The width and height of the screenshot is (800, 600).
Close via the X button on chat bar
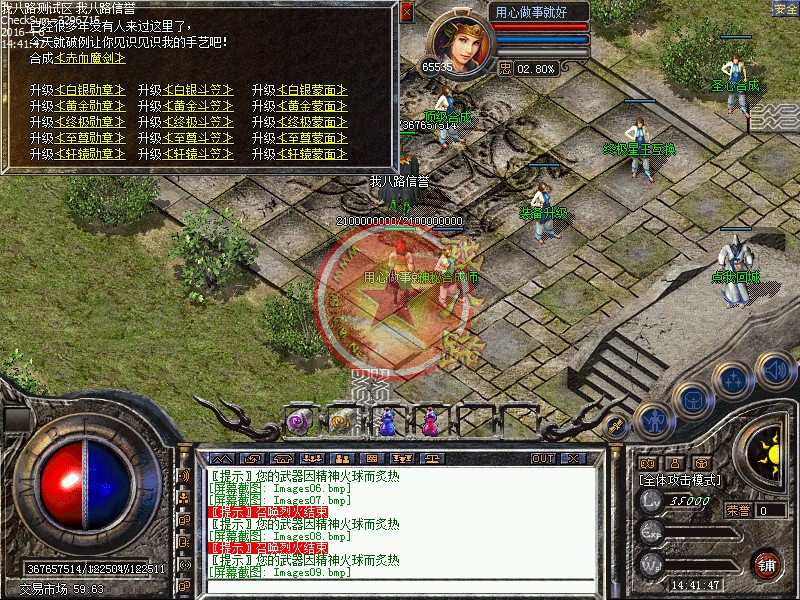pos(572,458)
